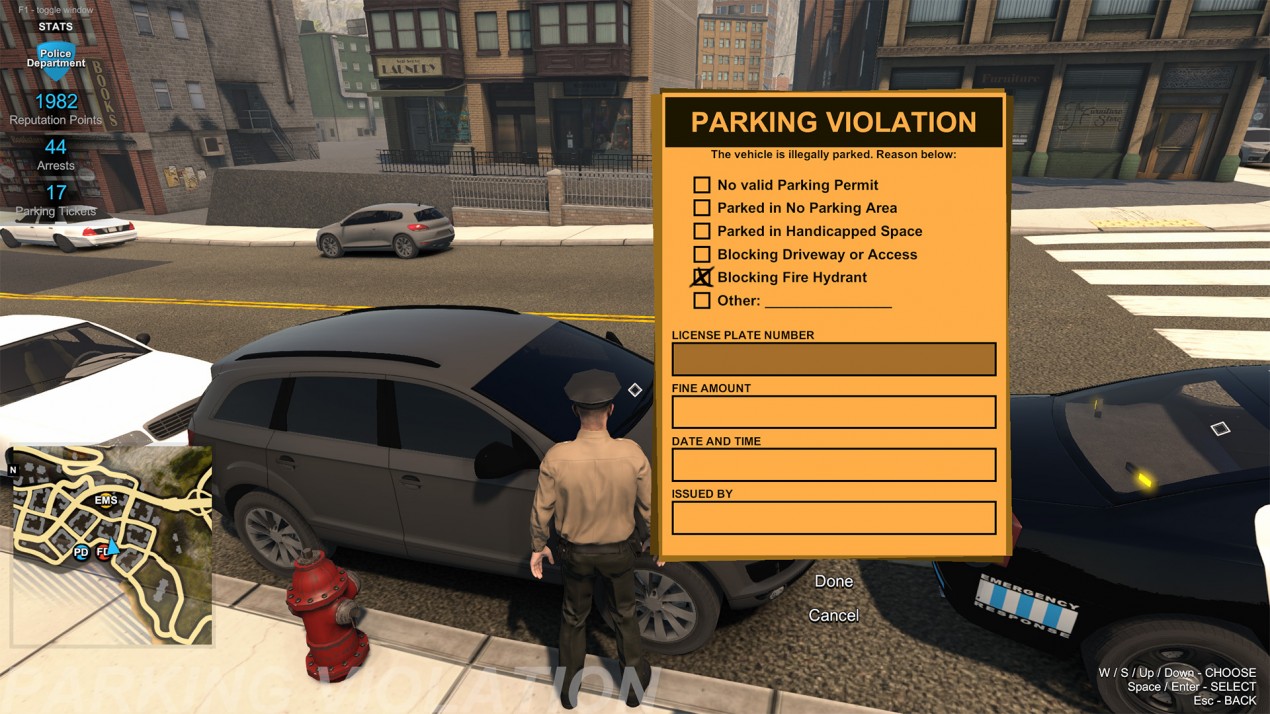Select Parked in Handicapped Space reason

click(x=702, y=231)
